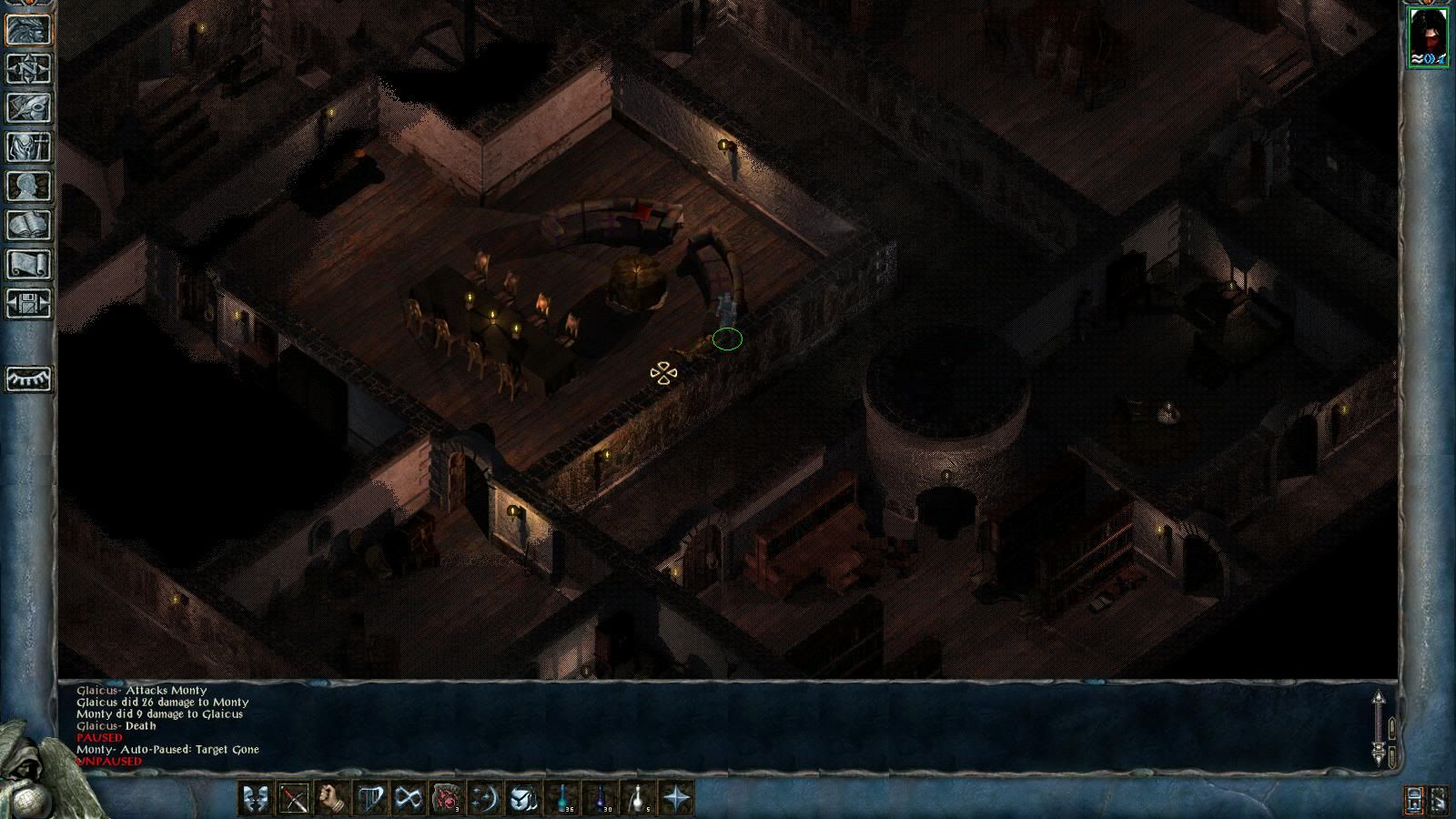Open the character portrait icon in the left sidebar
Screen dimensions: 1456x819
[28, 30]
